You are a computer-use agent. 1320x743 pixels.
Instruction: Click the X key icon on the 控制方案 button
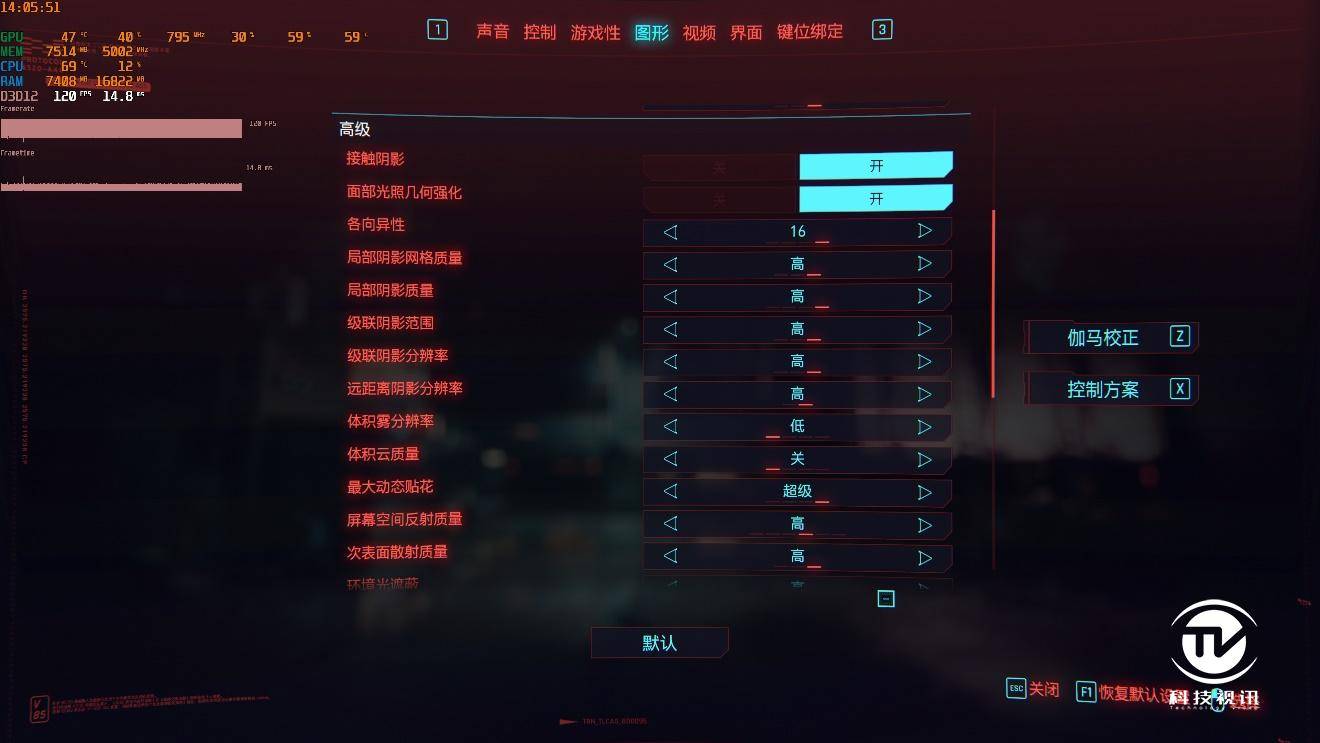click(x=1180, y=389)
